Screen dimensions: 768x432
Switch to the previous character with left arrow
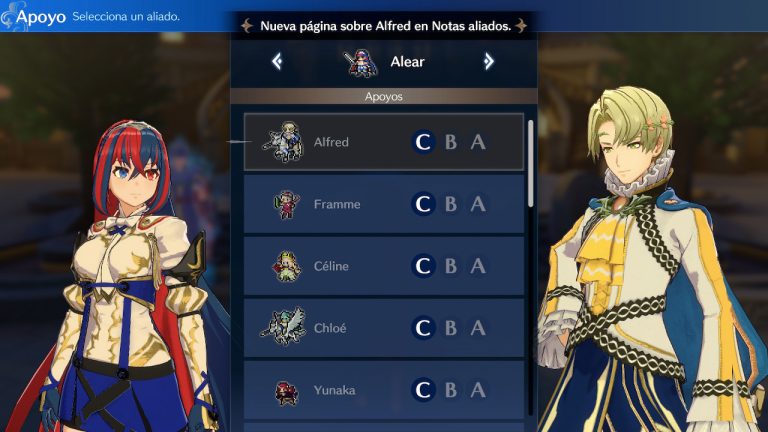tap(277, 62)
